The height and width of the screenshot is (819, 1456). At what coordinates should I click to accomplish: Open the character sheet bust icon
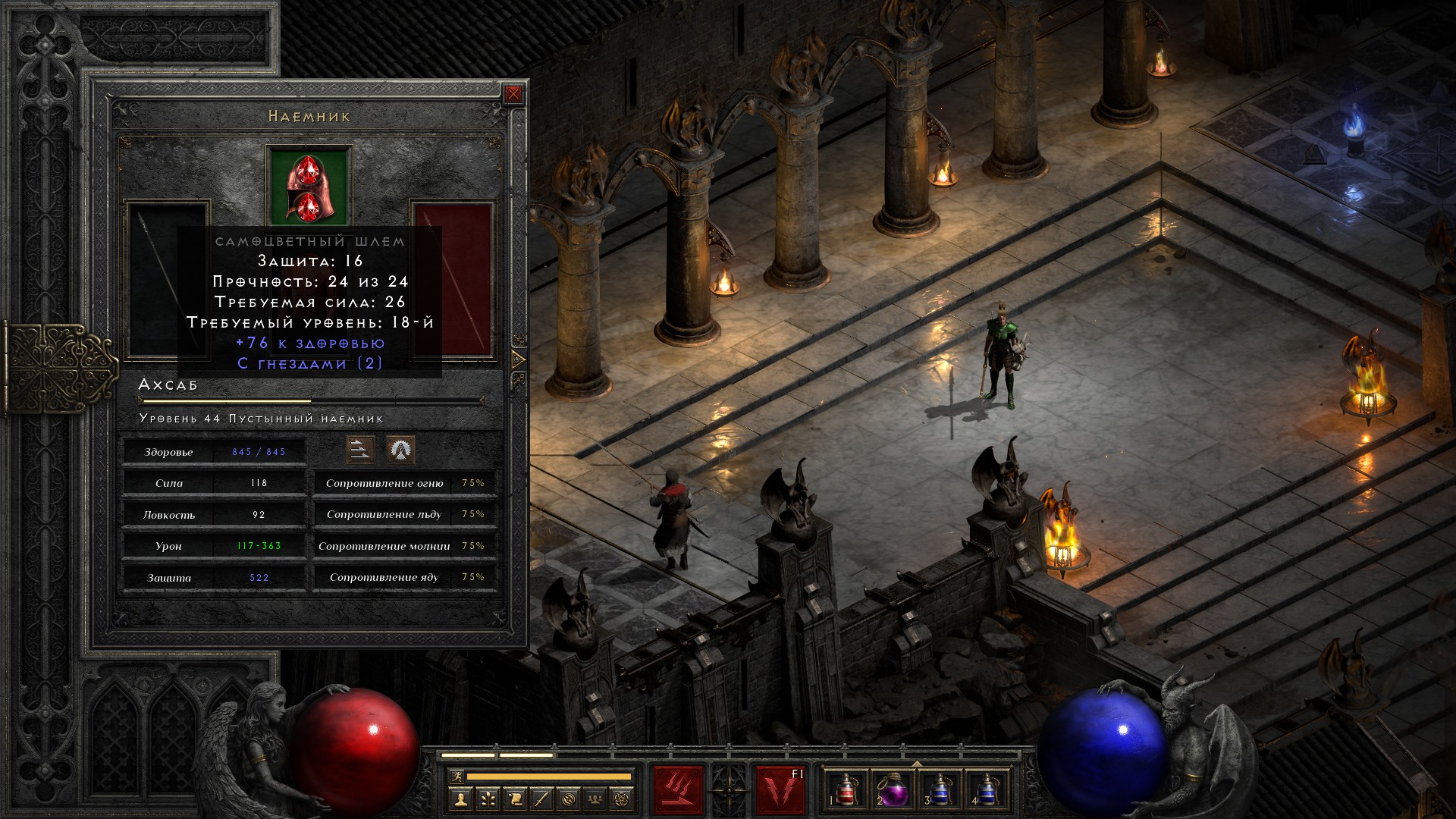pyautogui.click(x=460, y=799)
